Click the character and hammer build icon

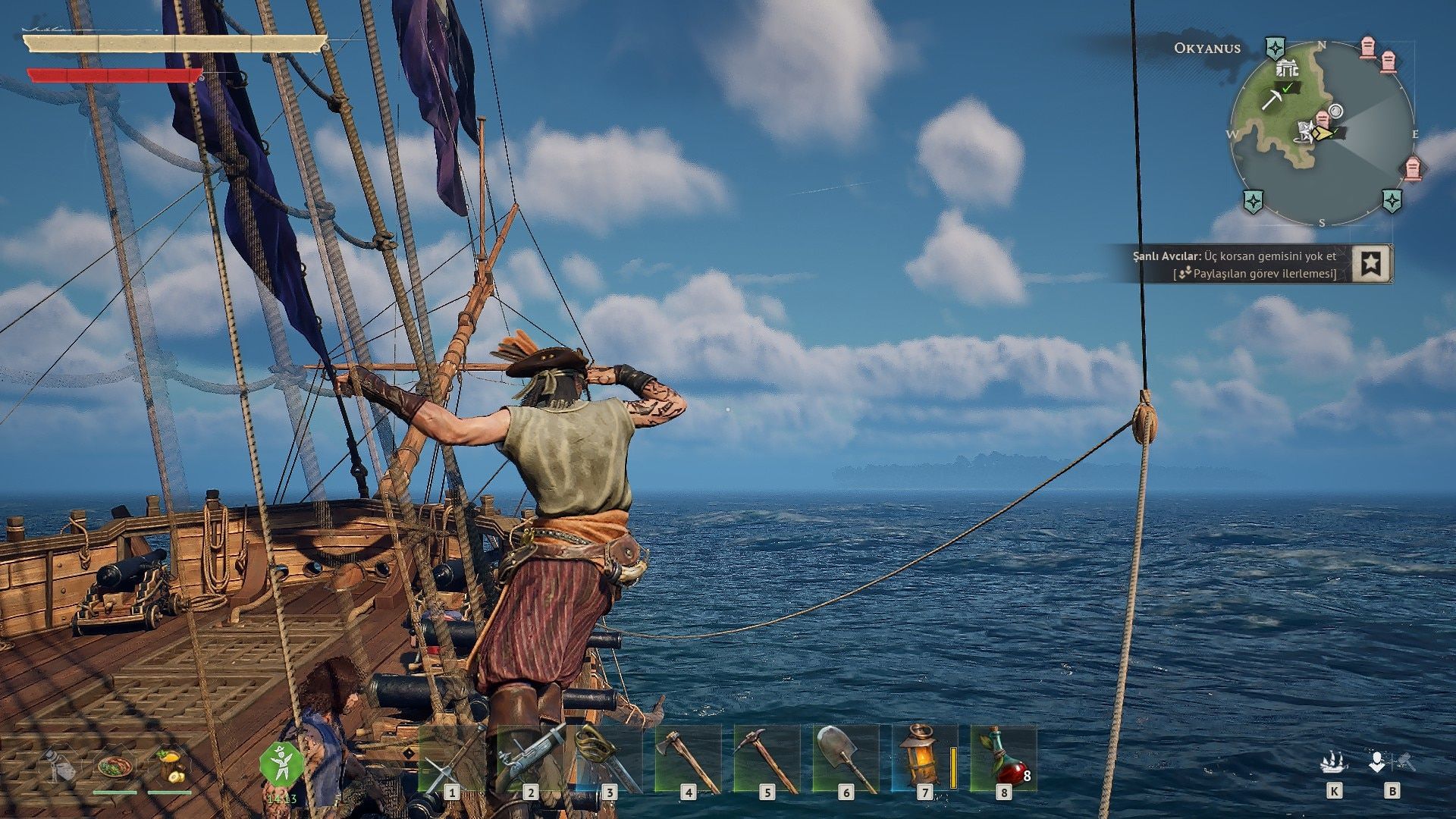(x=1391, y=762)
